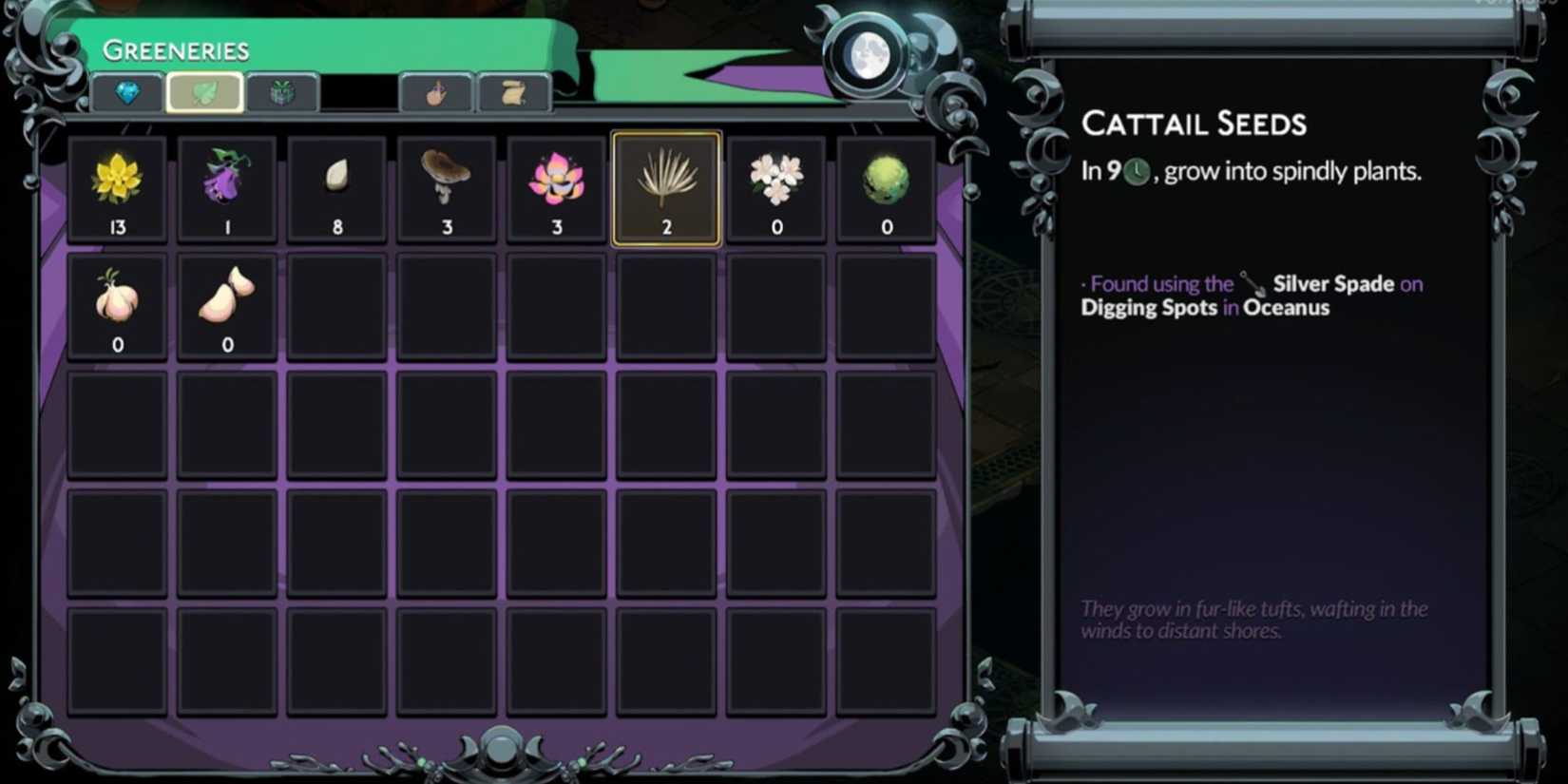This screenshot has height=784, width=1568.
Task: Select the pink Lotus flower
Action: pyautogui.click(x=556, y=186)
